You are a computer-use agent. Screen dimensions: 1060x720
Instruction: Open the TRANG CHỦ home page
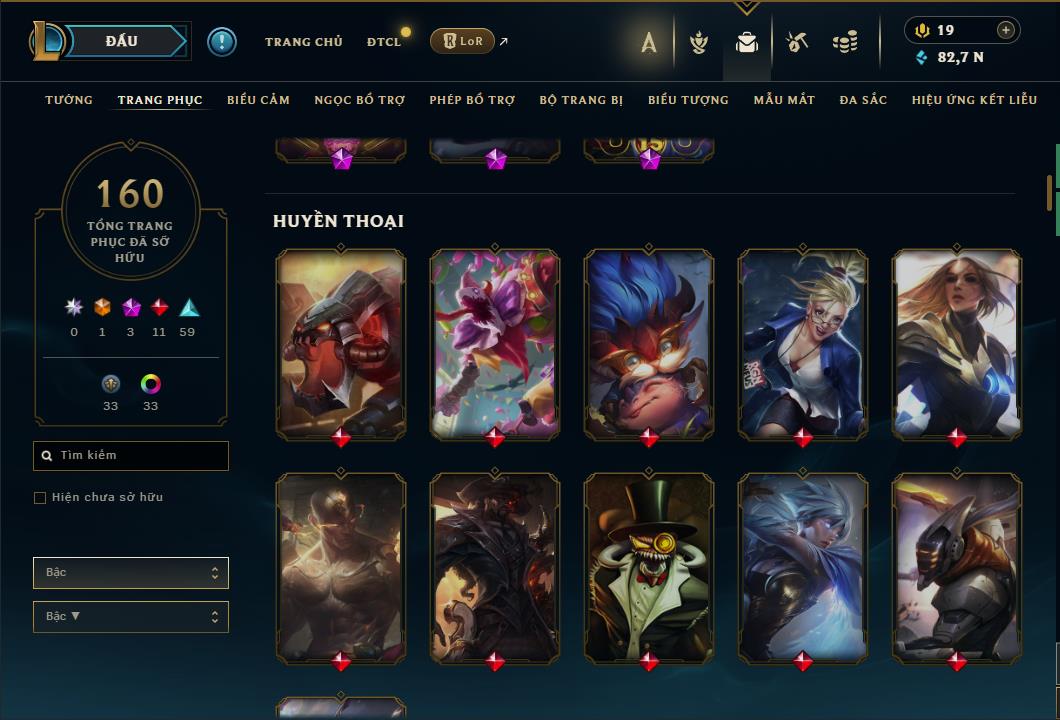[x=303, y=42]
